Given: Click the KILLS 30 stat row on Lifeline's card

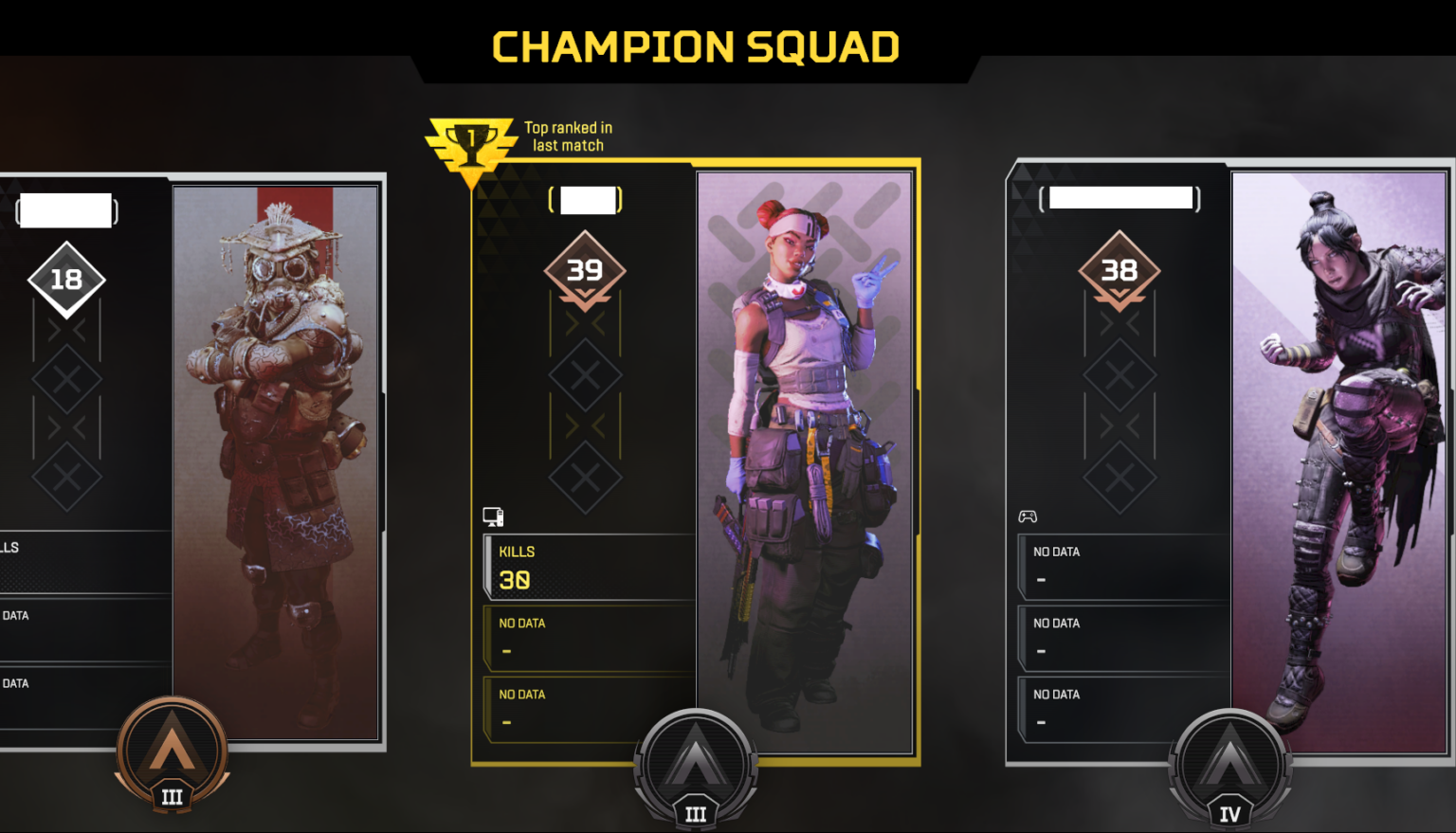Looking at the screenshot, I should point(586,567).
